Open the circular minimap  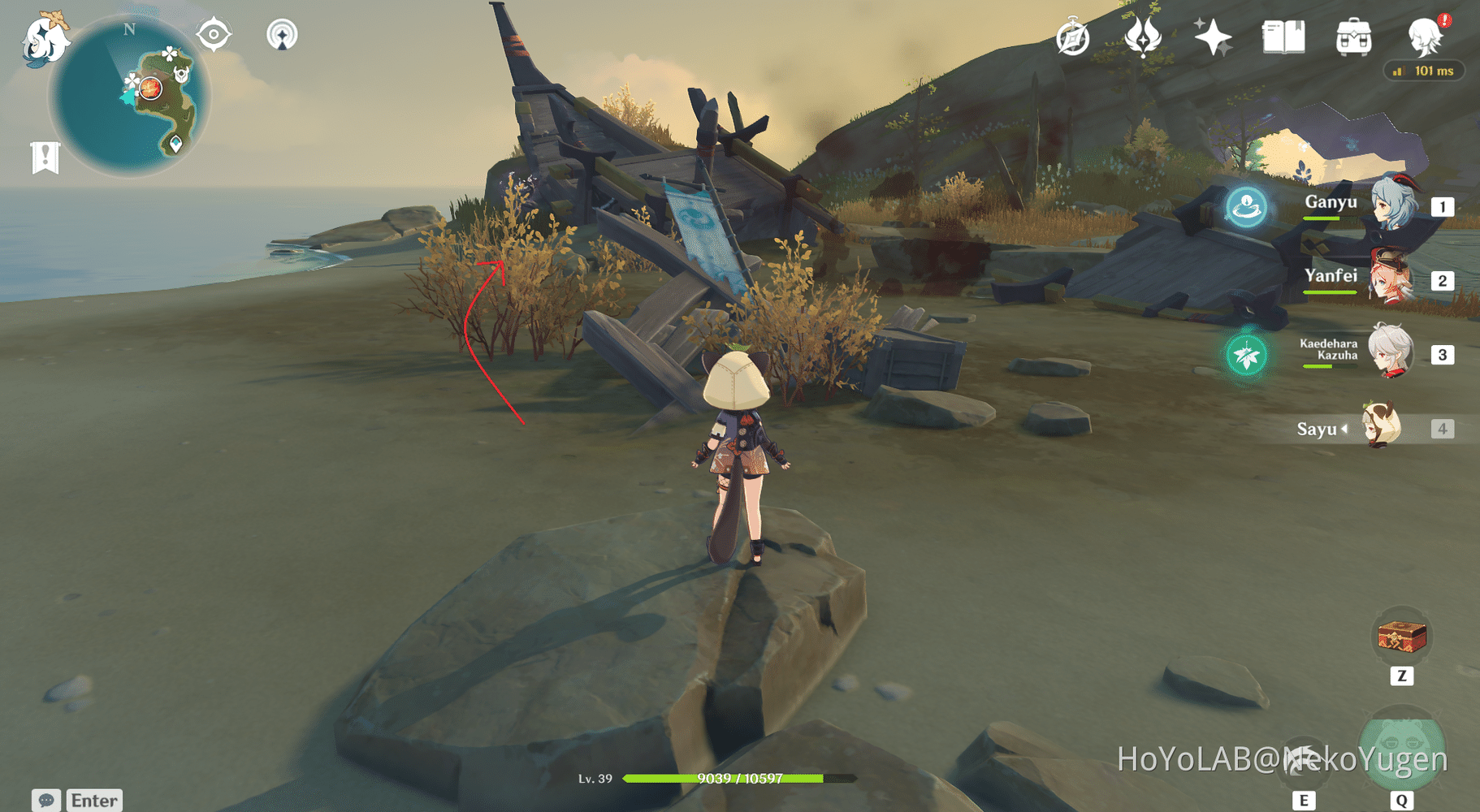[x=130, y=96]
